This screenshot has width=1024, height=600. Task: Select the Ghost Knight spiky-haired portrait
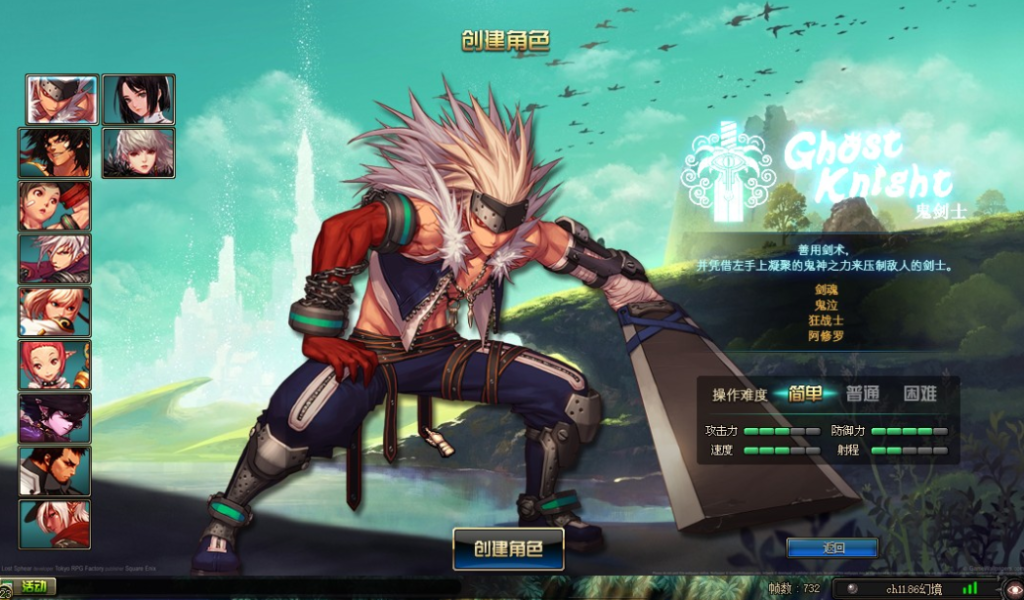point(62,99)
